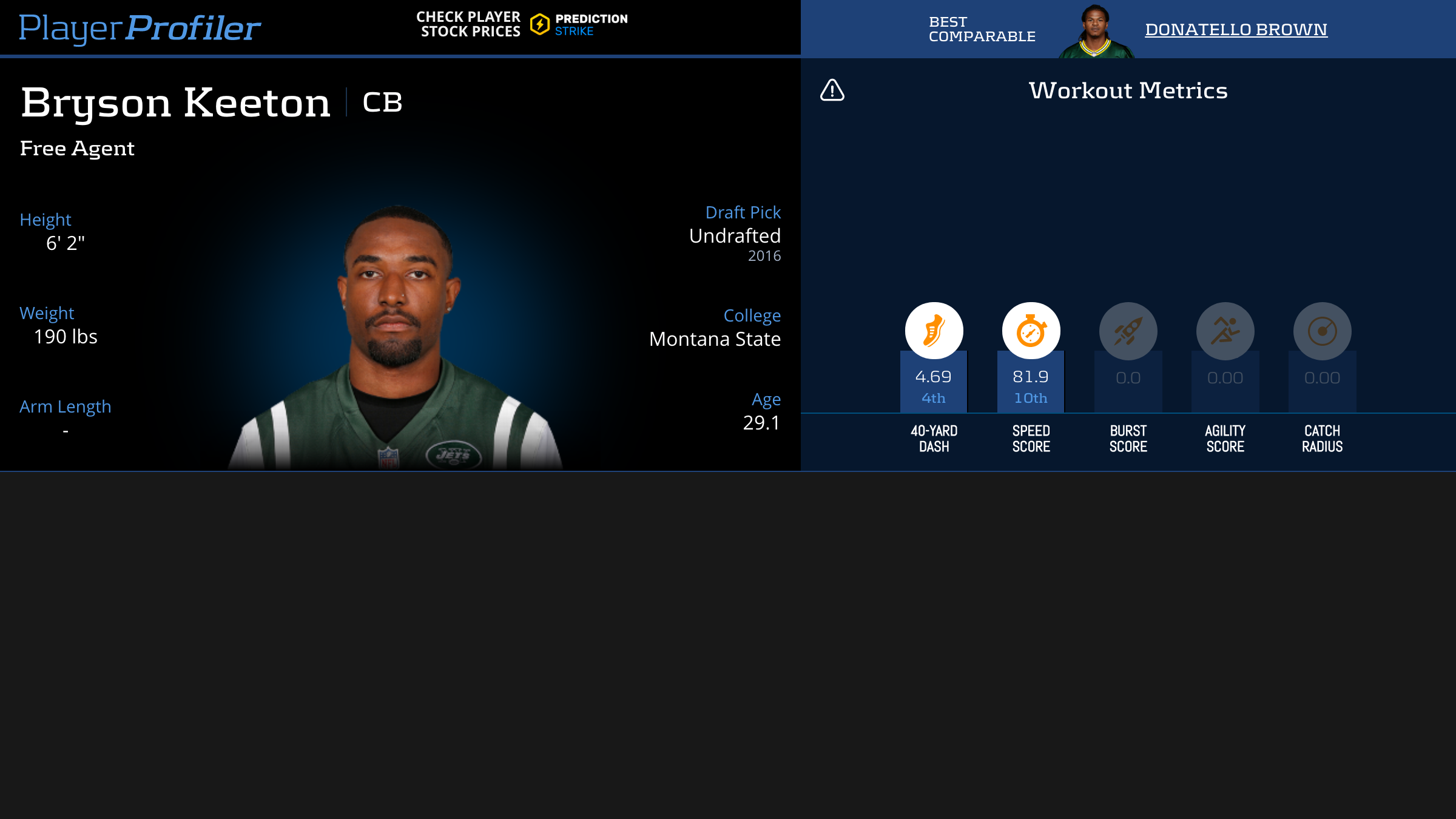The image size is (1456, 819).
Task: Show the Workout Metrics warning triangle info
Action: [832, 90]
